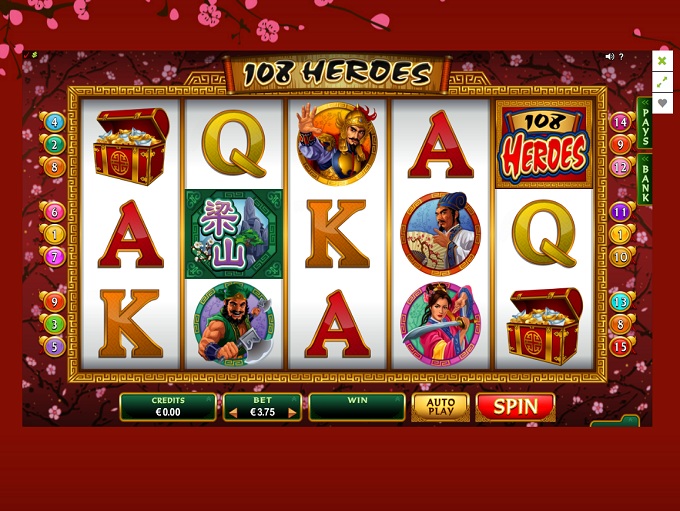Choose payline number 12
Image resolution: width=680 pixels, height=511 pixels.
[x=621, y=167]
